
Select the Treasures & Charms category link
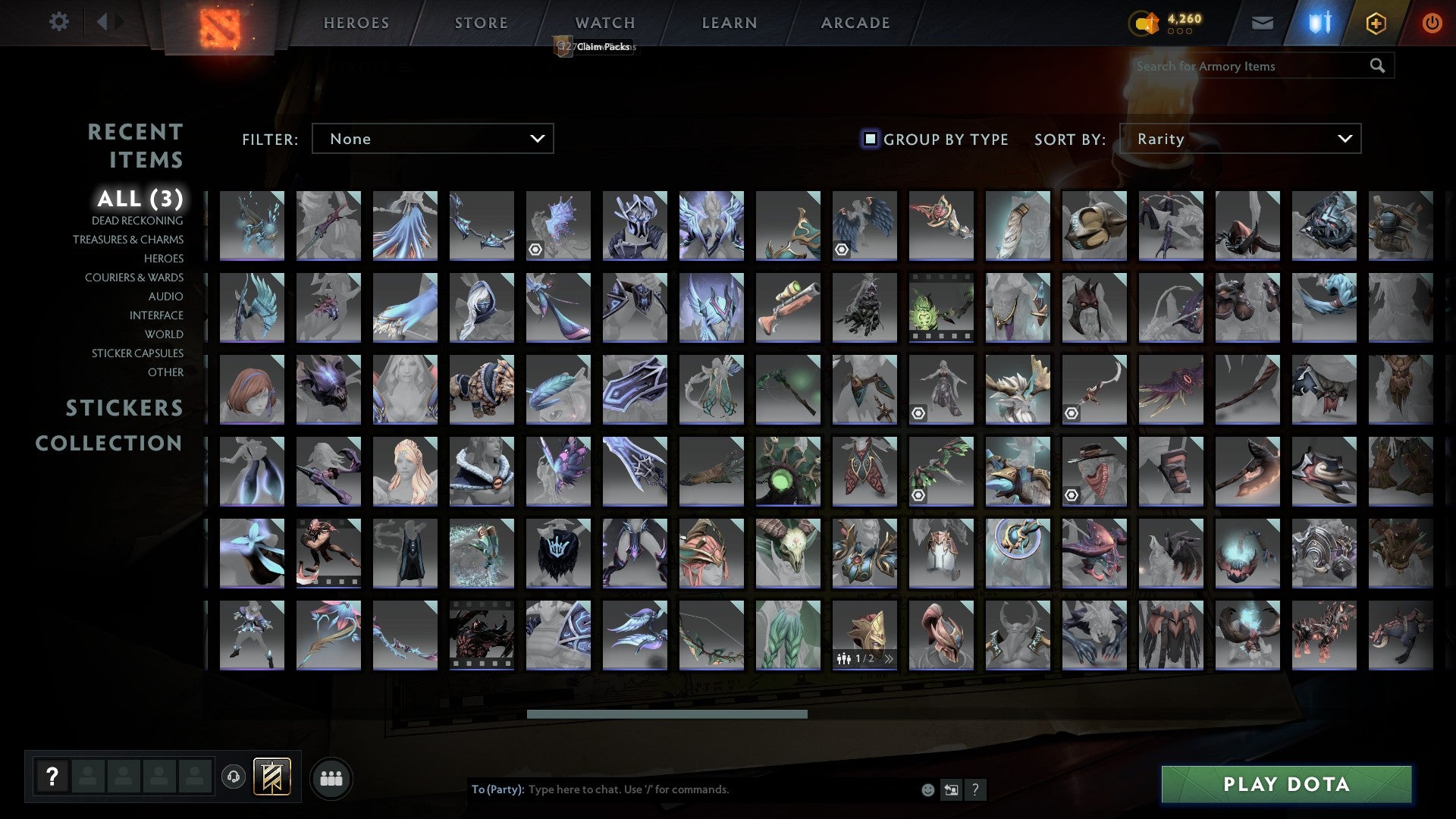point(128,239)
